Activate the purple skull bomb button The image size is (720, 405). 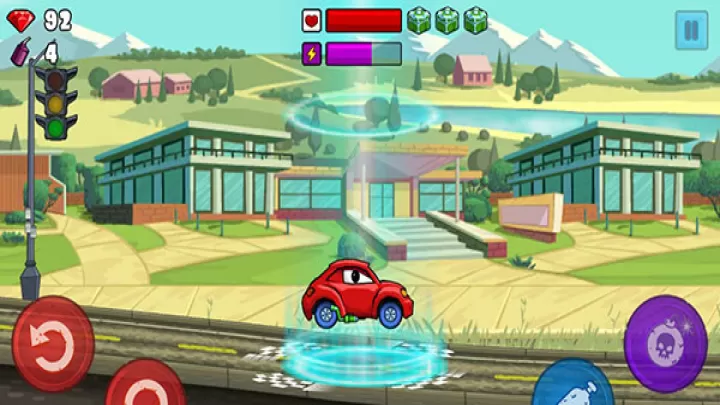coord(665,343)
